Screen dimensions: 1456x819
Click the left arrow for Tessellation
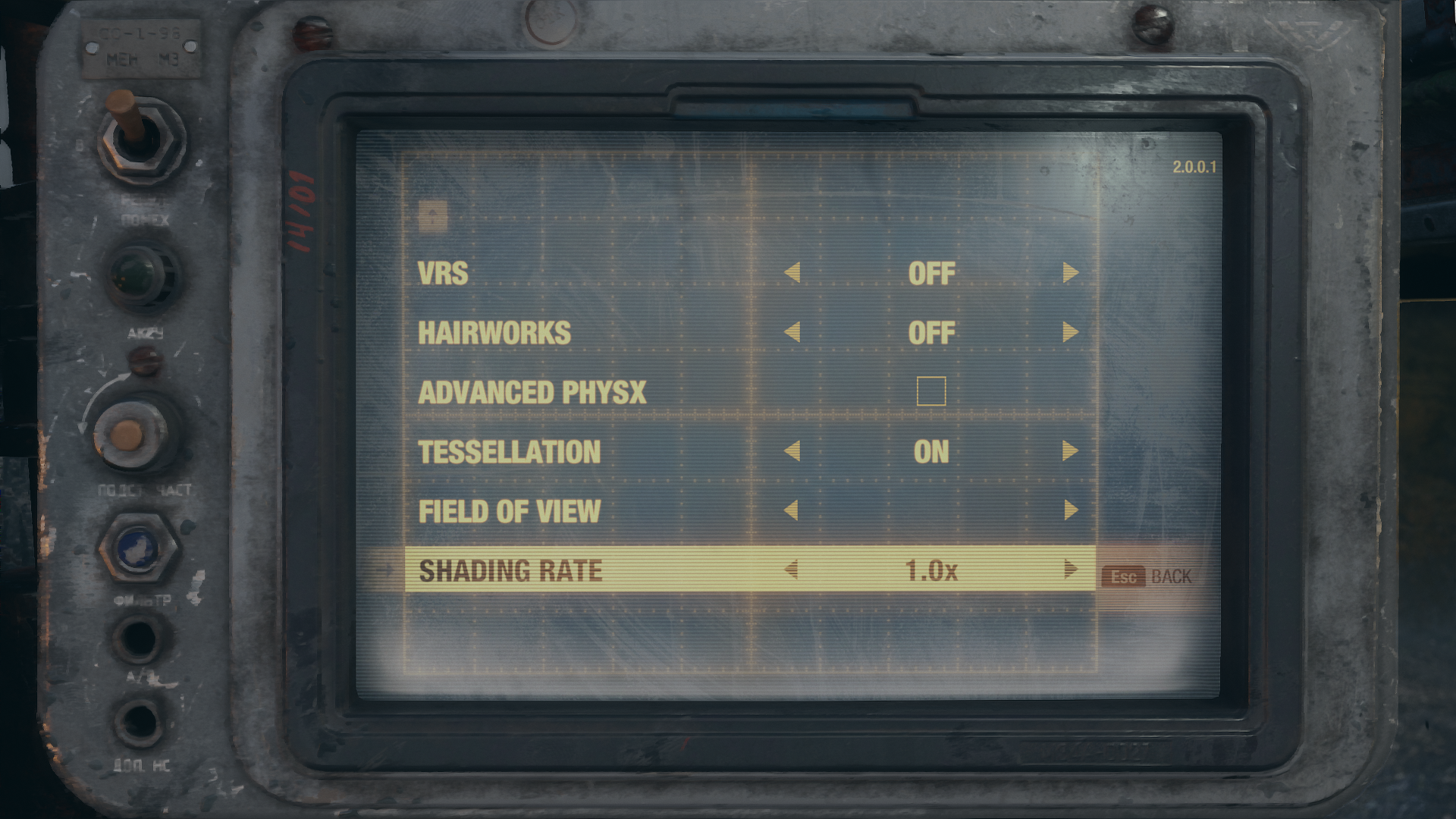(792, 451)
